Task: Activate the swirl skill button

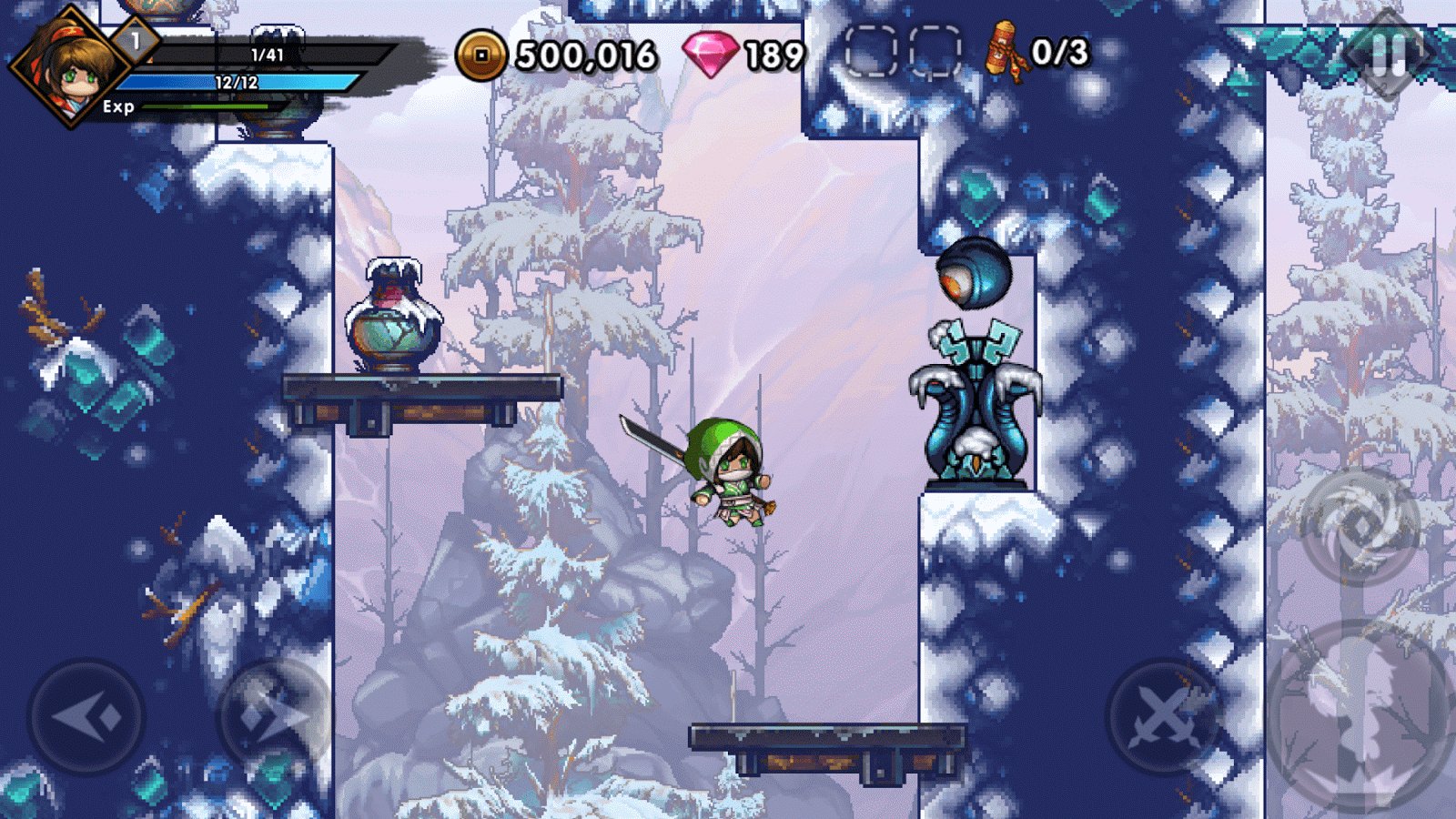Action: coord(1360,526)
